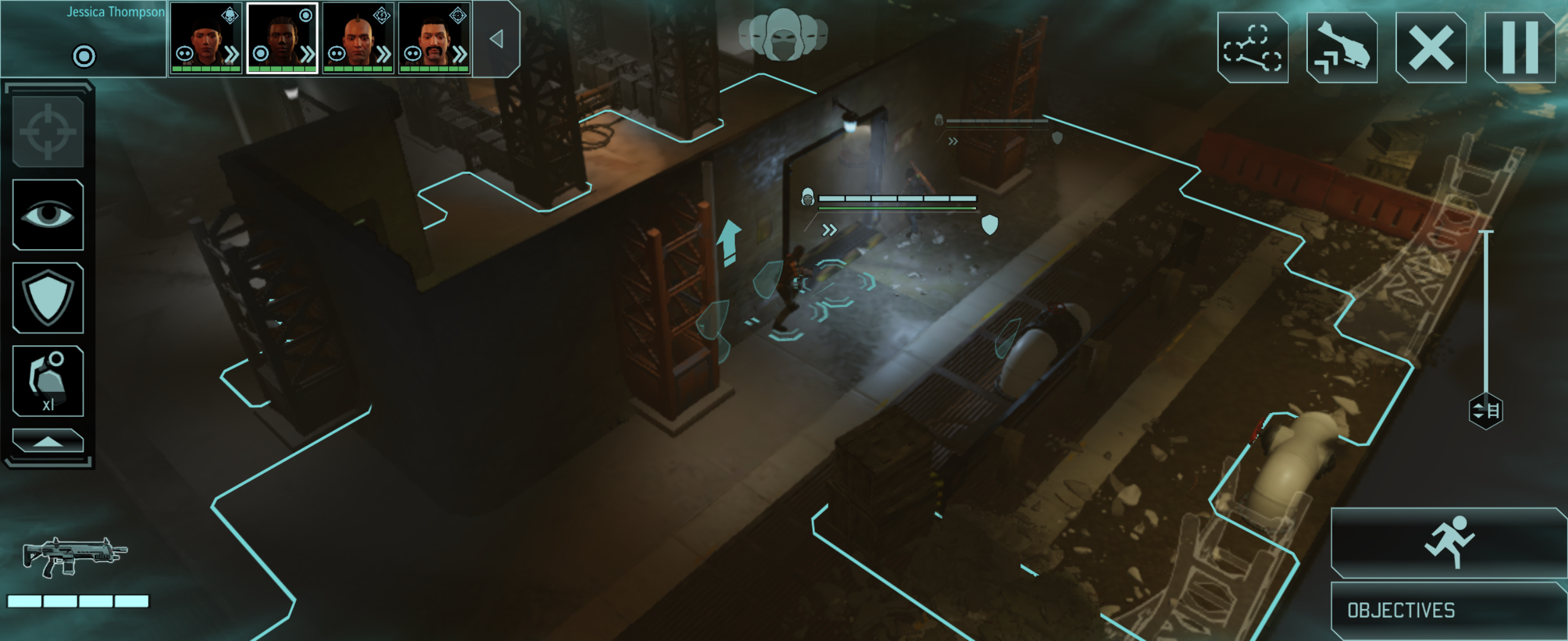Tap the assault rifle weapon icon
This screenshot has height=641, width=1568.
click(74, 556)
